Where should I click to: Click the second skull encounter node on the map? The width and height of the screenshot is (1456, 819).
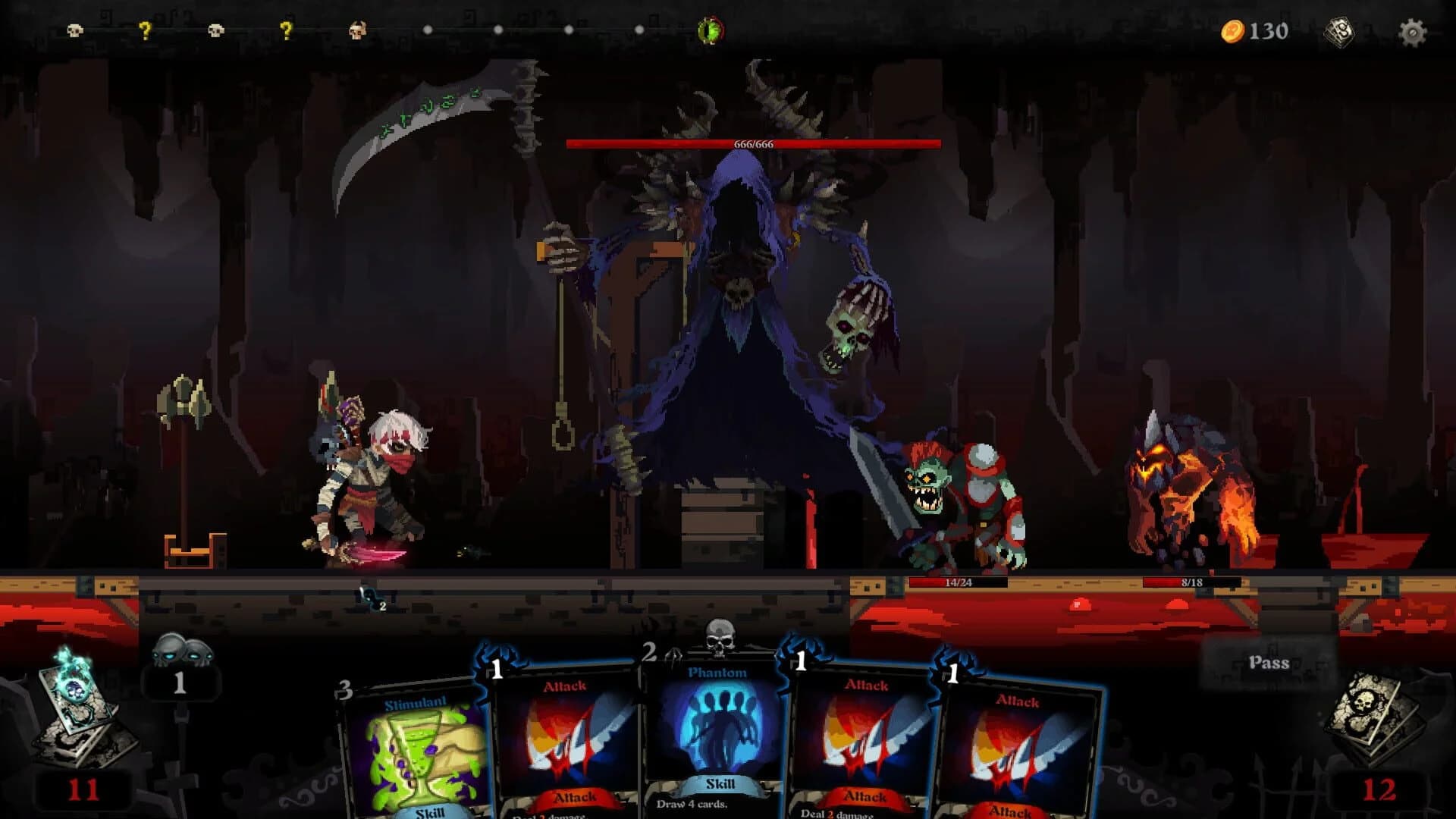(215, 29)
